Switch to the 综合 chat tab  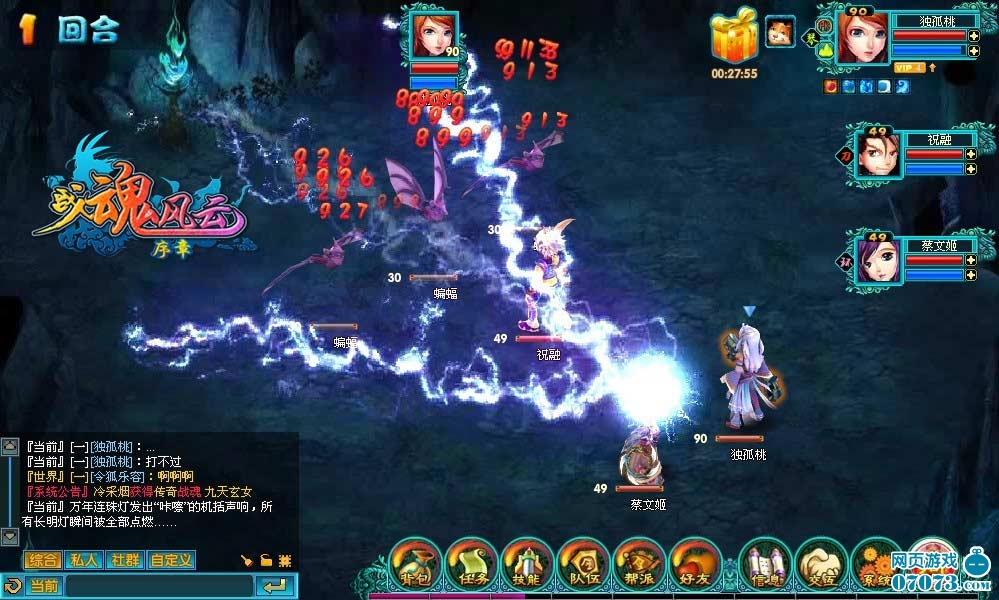[x=43, y=560]
